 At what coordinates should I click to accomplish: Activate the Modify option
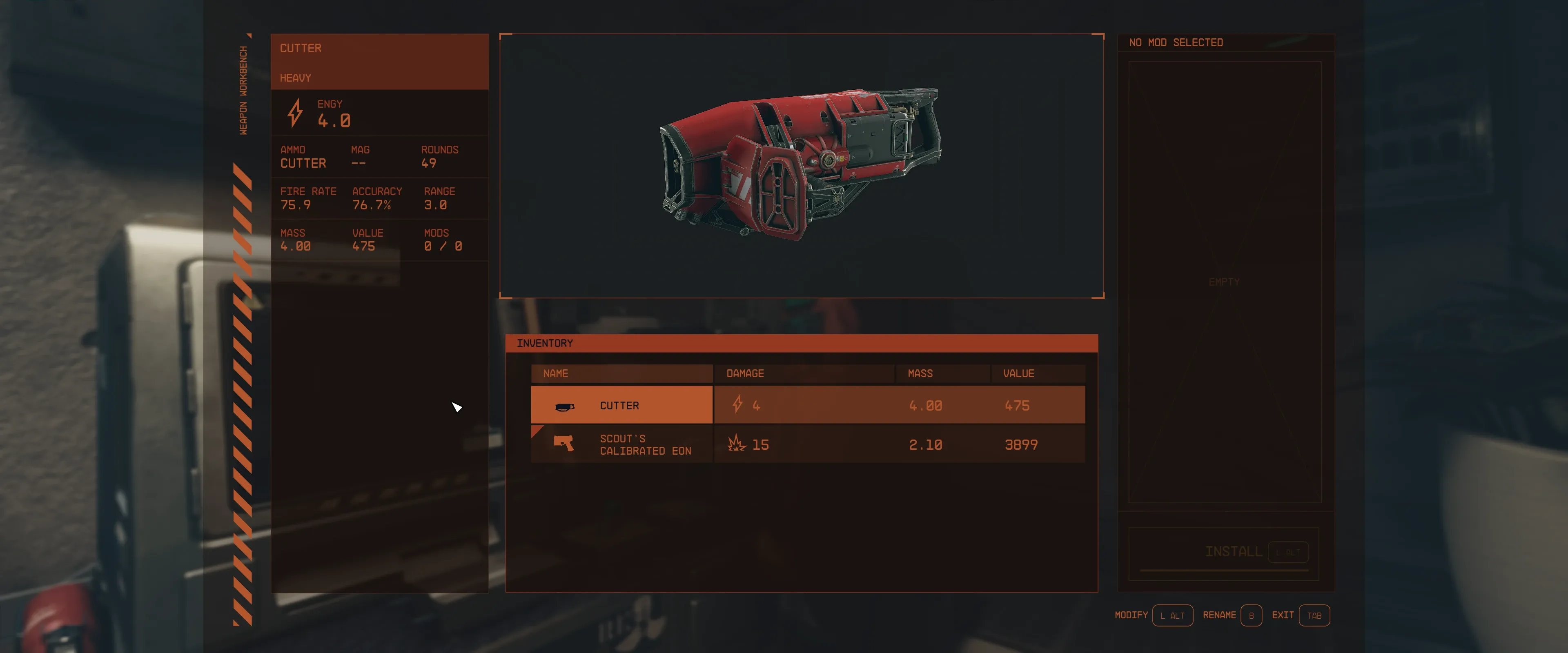[1172, 615]
